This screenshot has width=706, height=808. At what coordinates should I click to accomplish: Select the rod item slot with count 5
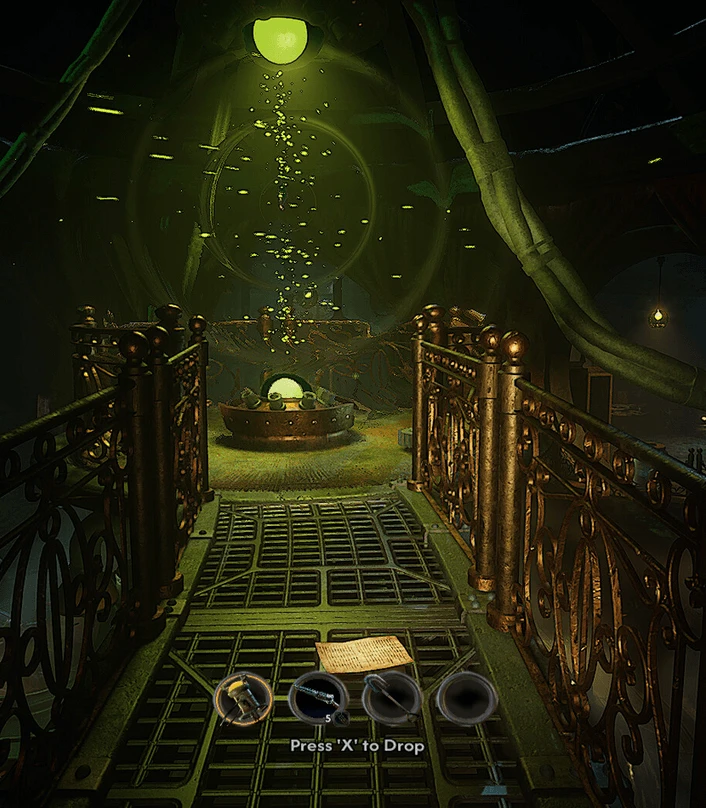coord(317,697)
